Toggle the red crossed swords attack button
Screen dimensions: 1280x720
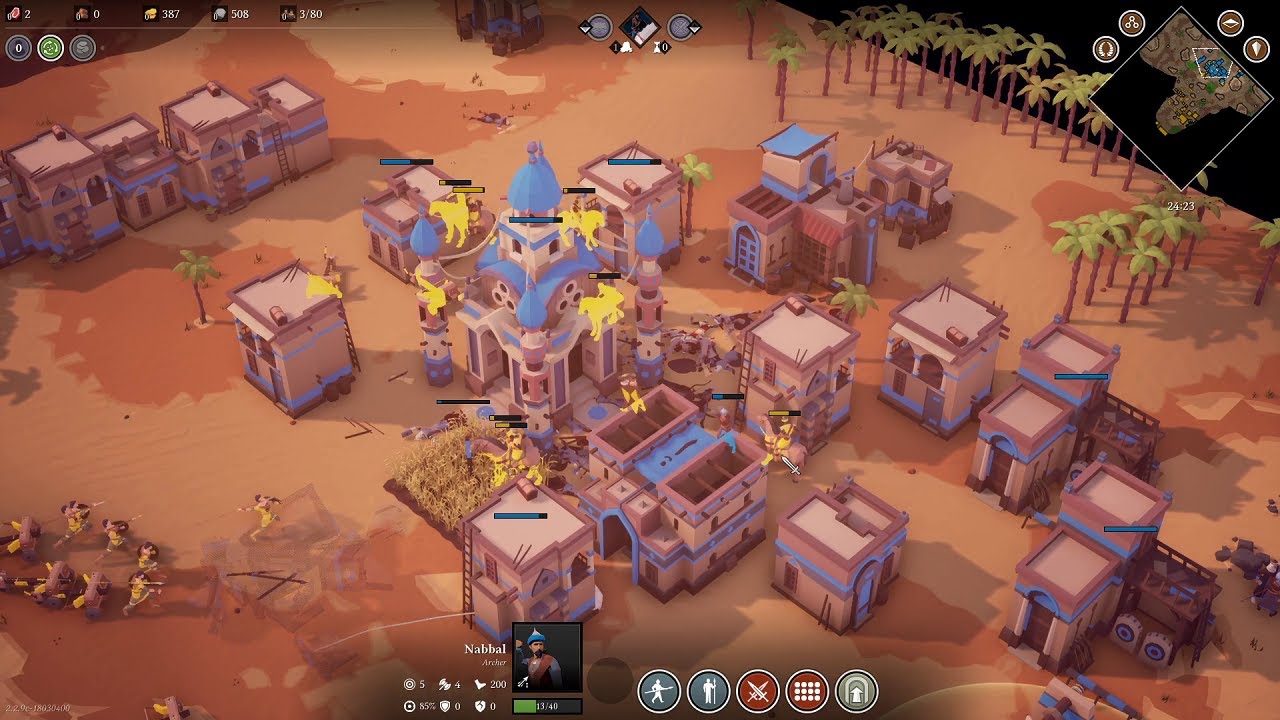click(758, 691)
